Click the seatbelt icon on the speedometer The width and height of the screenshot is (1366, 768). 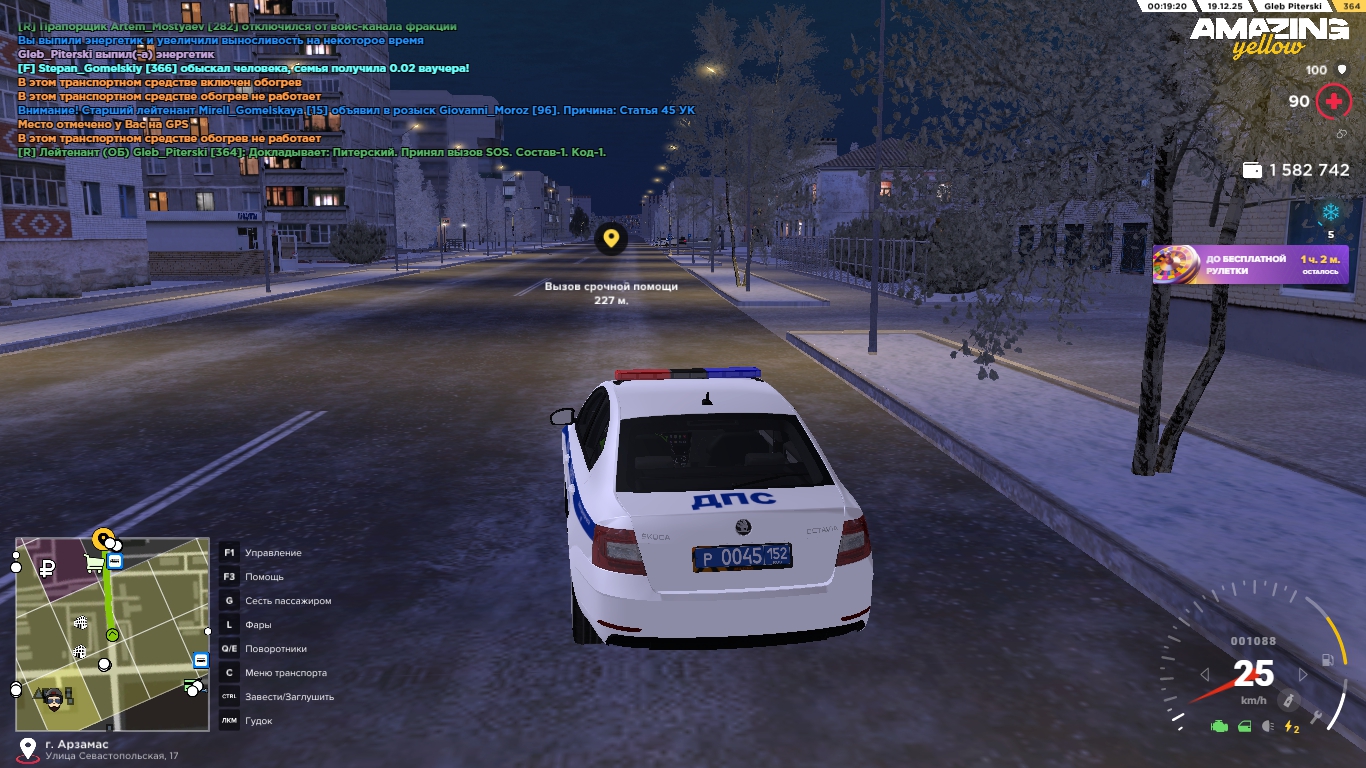1290,699
